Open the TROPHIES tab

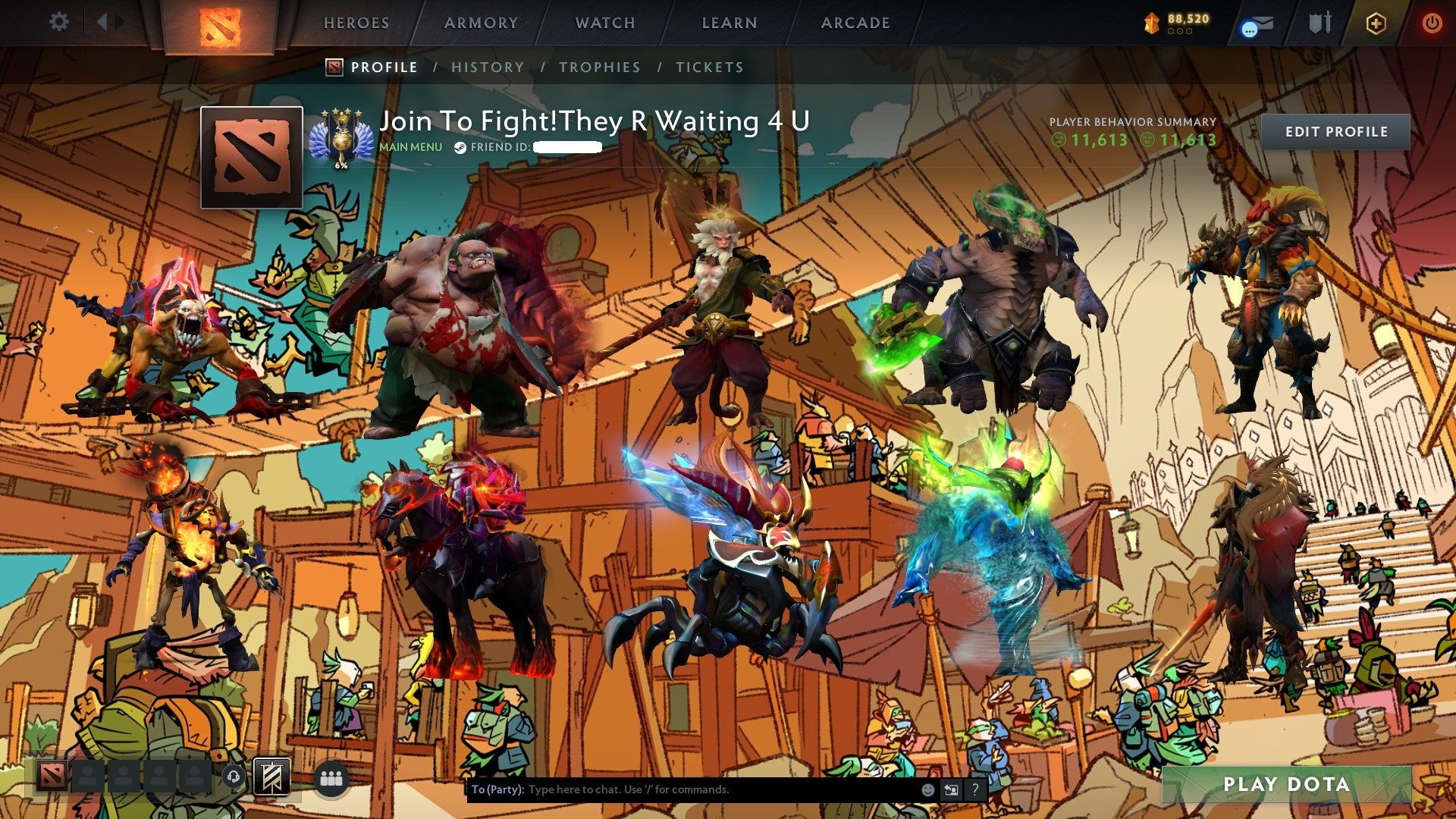599,67
